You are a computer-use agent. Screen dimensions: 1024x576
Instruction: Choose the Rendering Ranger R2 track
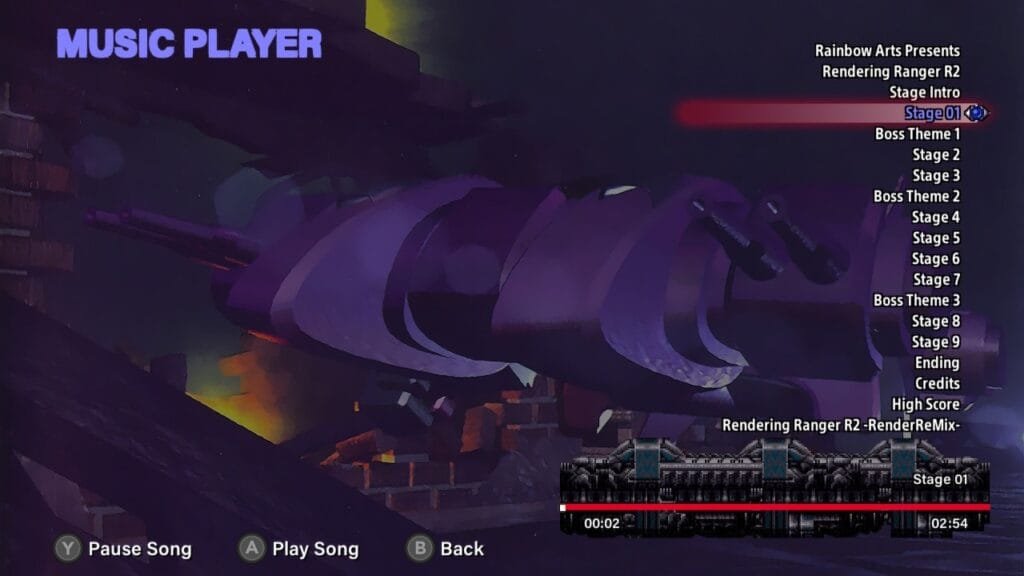890,72
